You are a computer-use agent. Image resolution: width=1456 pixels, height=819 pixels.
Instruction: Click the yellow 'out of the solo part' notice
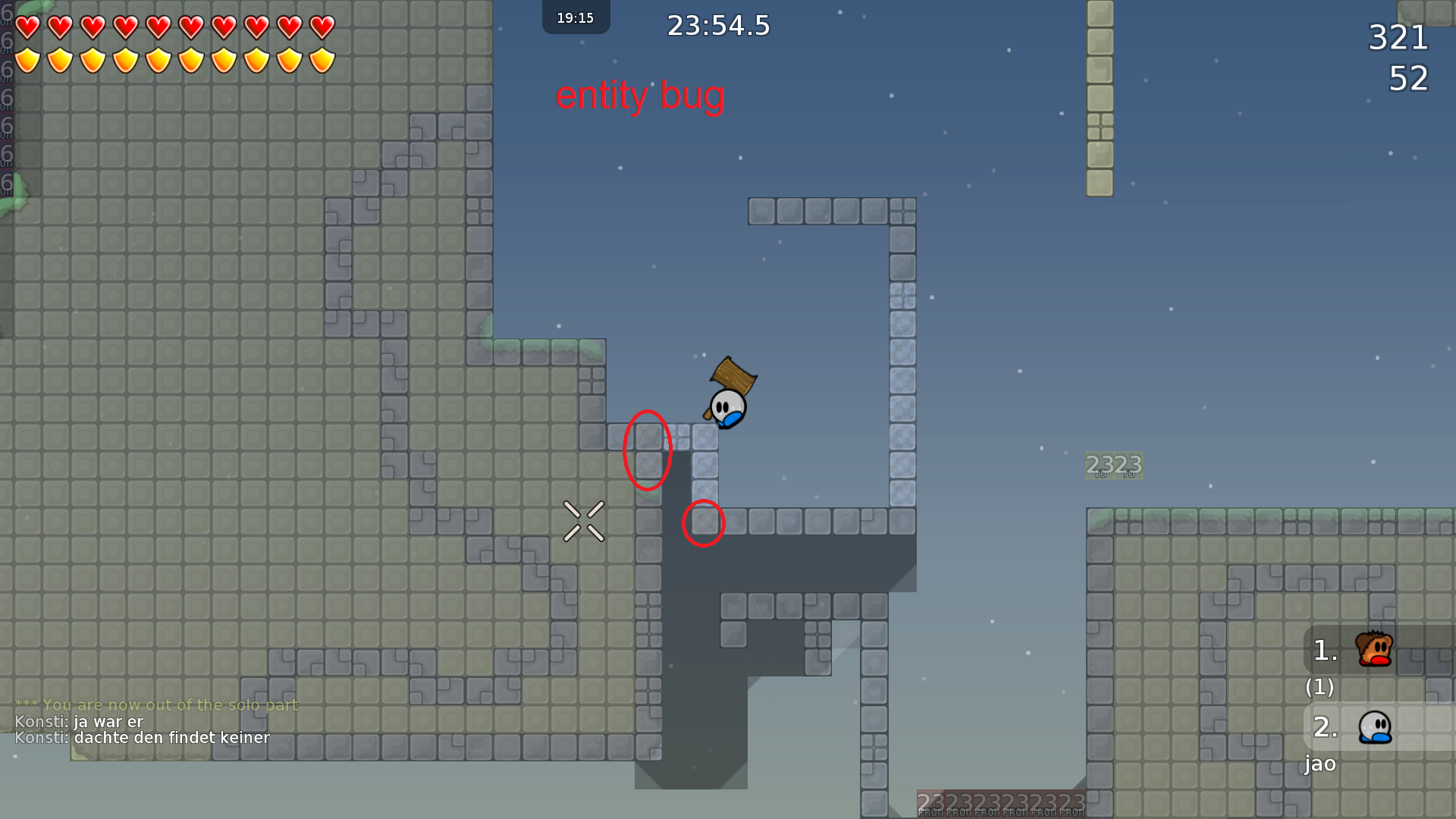click(158, 704)
